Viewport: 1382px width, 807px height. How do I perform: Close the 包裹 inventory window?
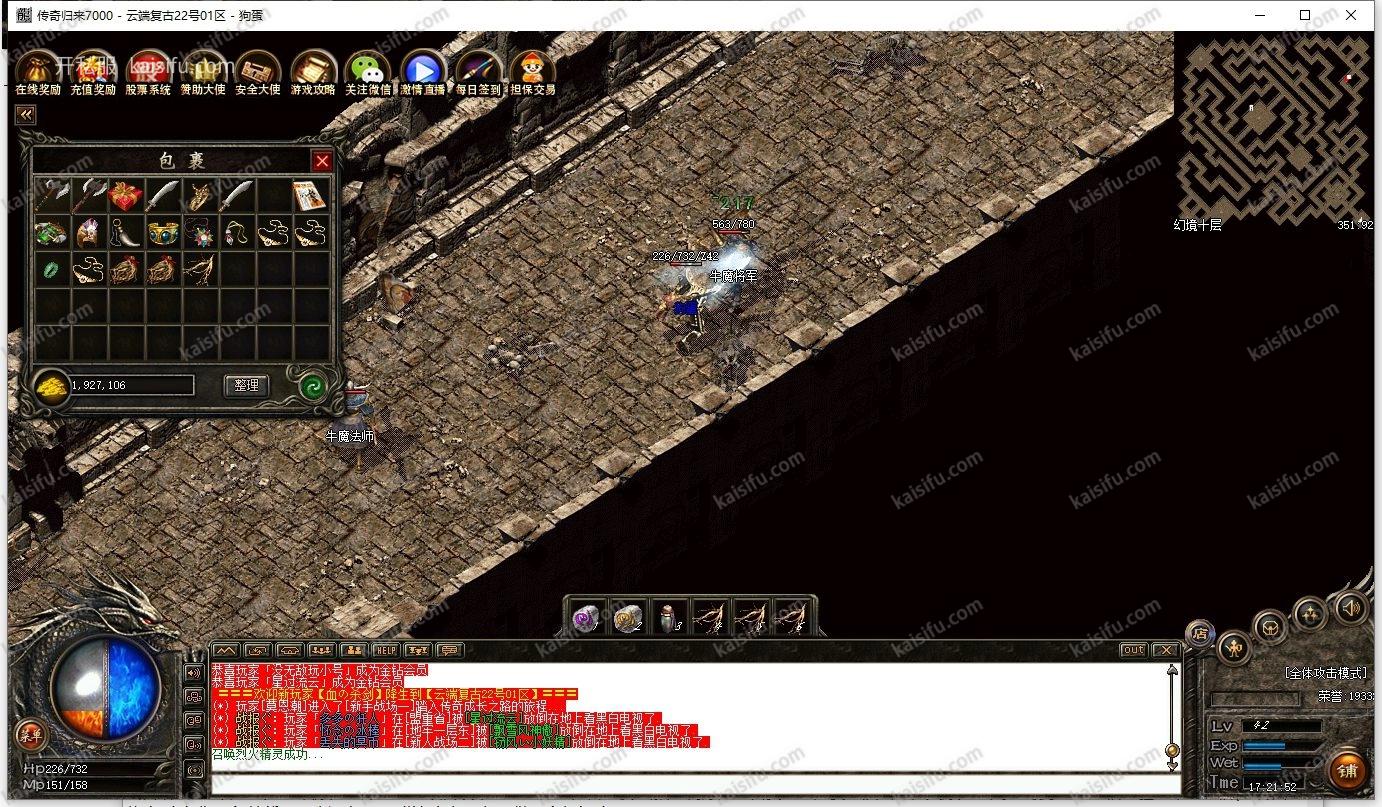(322, 161)
